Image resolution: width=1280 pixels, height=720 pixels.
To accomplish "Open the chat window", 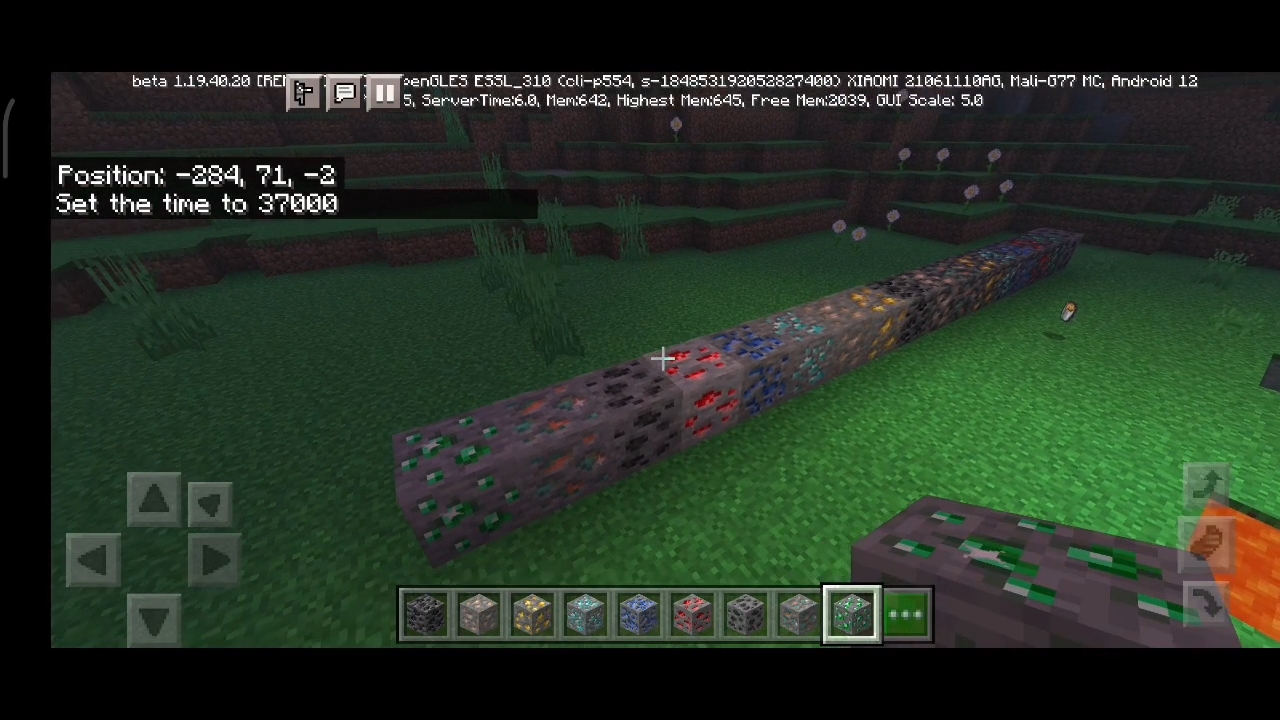I will tap(345, 93).
